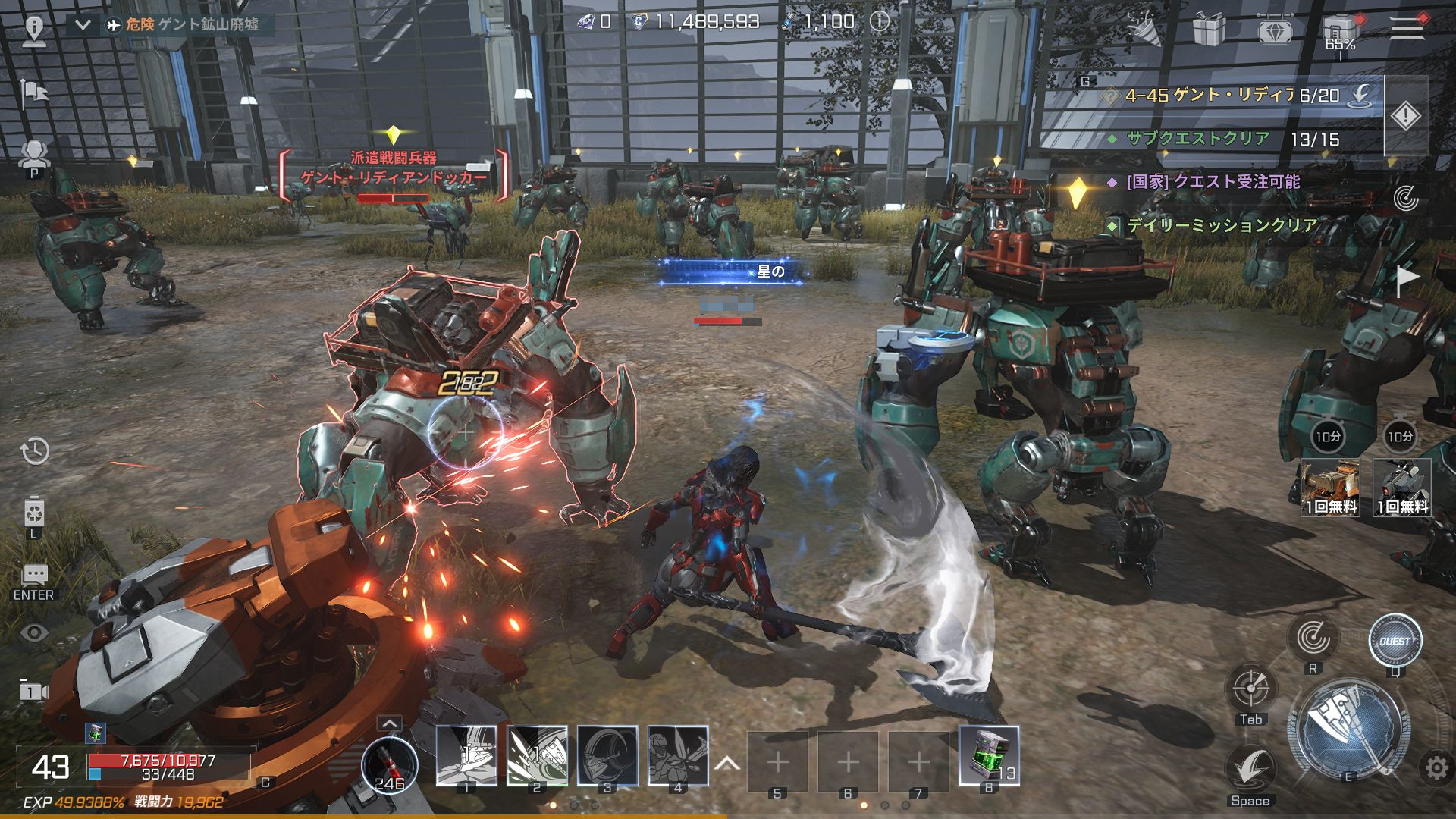Open the hamburger main menu

(1406, 27)
